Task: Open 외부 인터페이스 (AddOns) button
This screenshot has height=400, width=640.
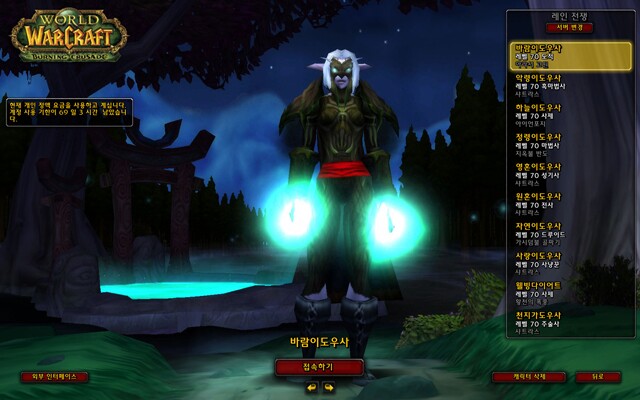Action: (55, 377)
